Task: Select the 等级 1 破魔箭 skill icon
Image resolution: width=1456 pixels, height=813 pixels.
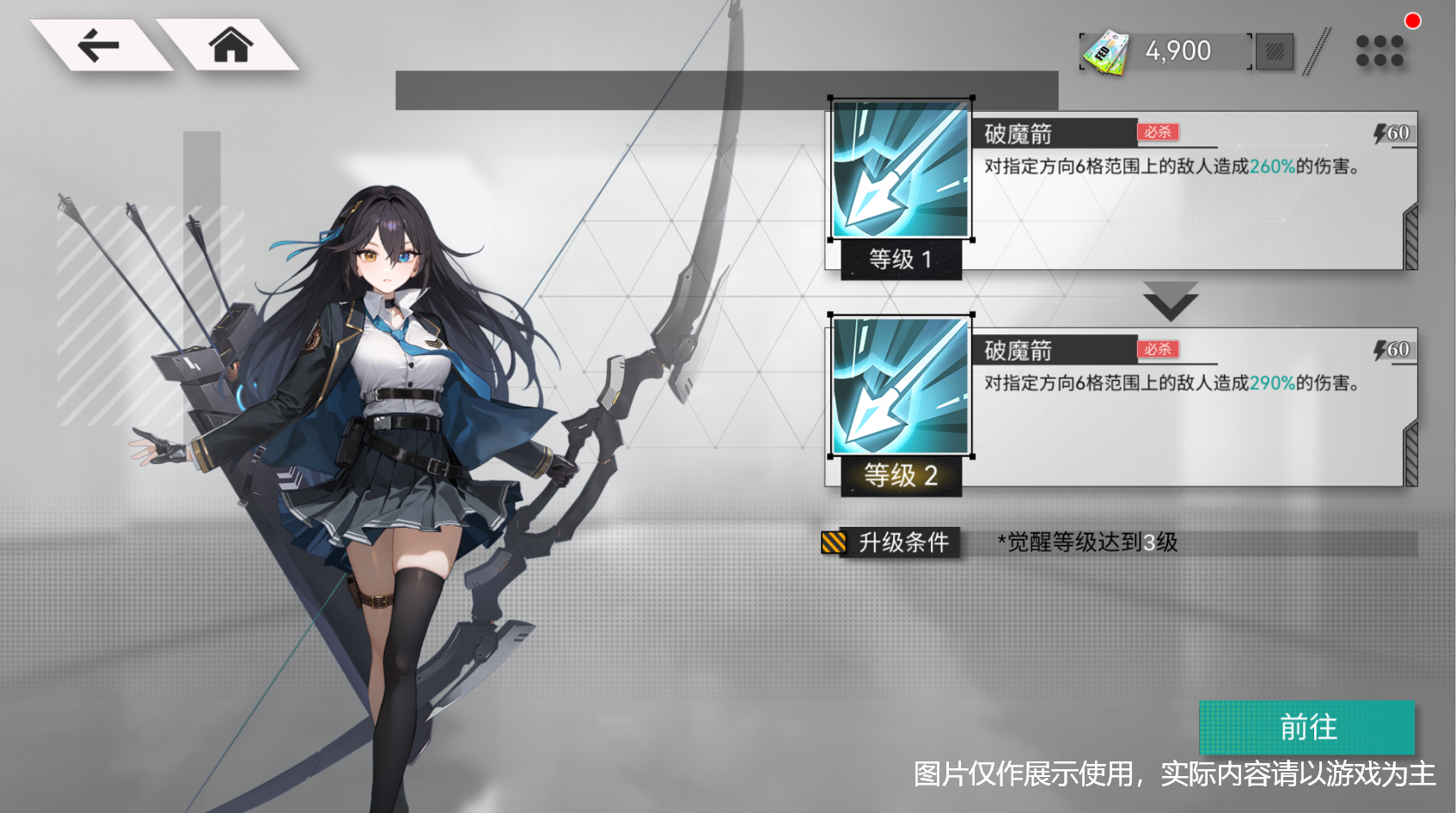Action: 899,170
